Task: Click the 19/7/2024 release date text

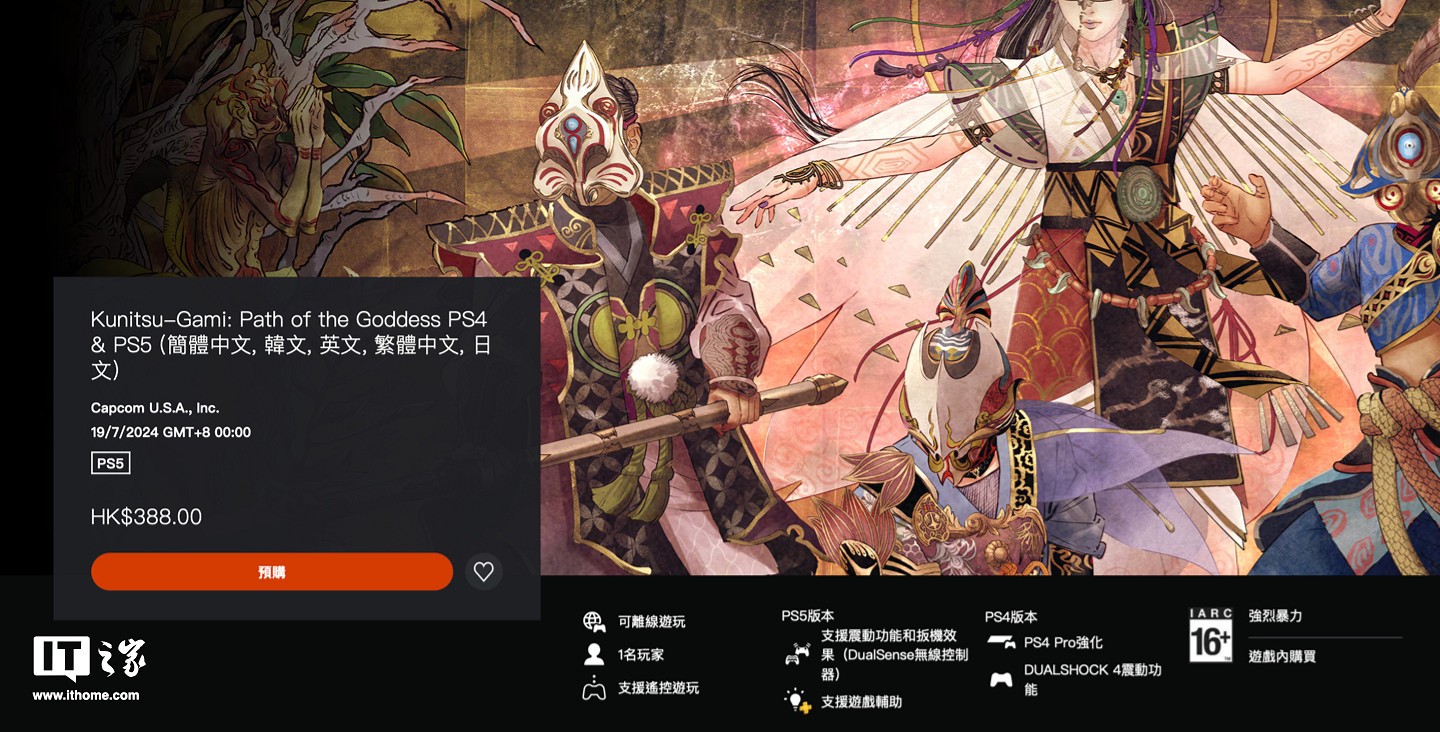Action: (168, 432)
